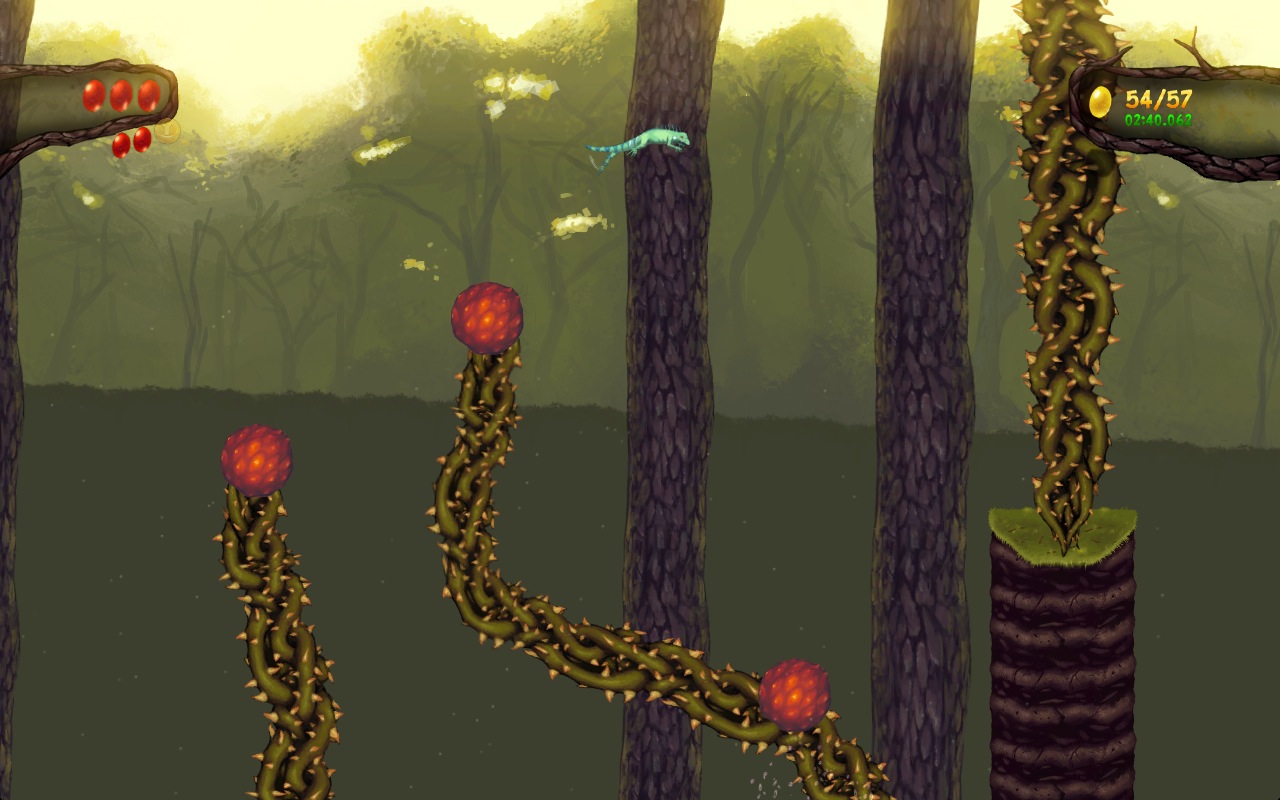This screenshot has width=1280, height=800.
Task: Click the smaller right red egg below the row
Action: pyautogui.click(x=141, y=140)
